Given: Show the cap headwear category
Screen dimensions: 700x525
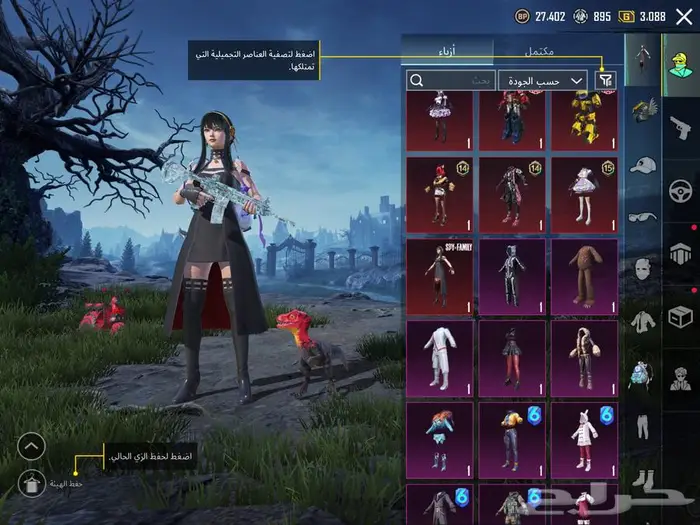Looking at the screenshot, I should pyautogui.click(x=641, y=164).
